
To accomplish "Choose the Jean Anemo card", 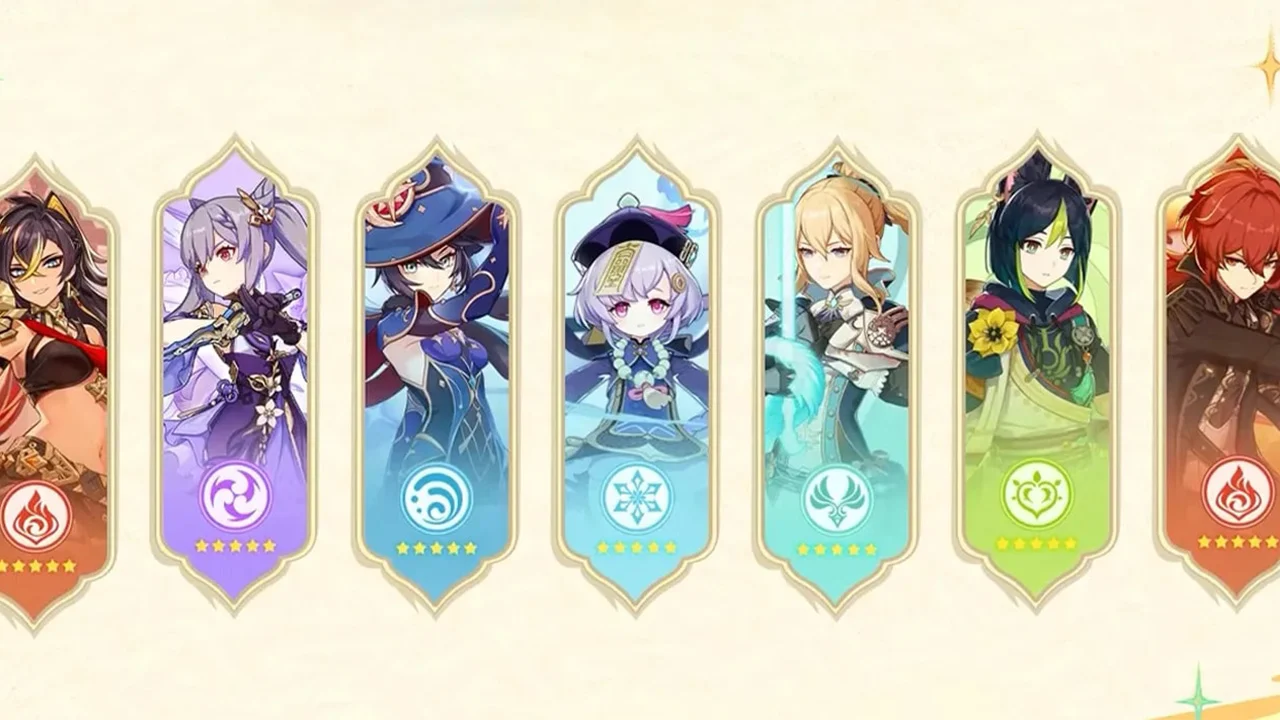I will click(837, 370).
